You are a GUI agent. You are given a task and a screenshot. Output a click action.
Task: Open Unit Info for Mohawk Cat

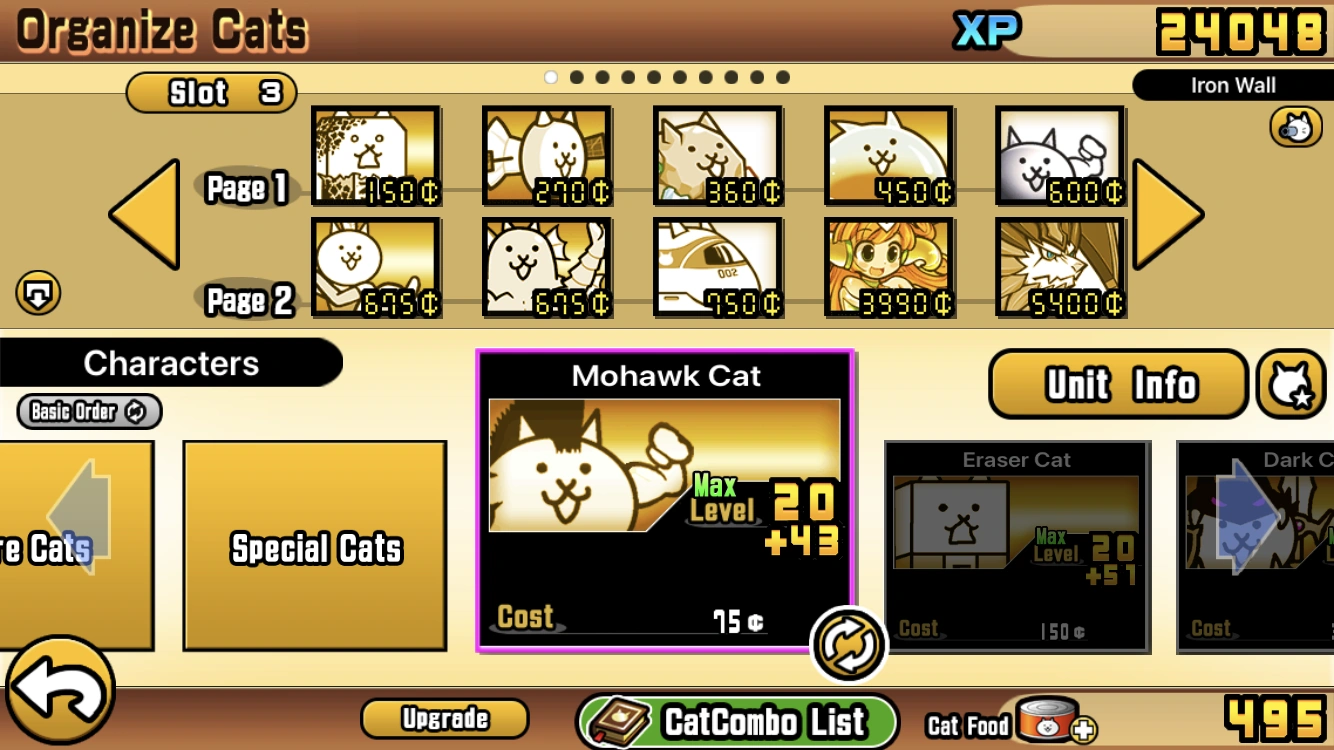pyautogui.click(x=1117, y=385)
